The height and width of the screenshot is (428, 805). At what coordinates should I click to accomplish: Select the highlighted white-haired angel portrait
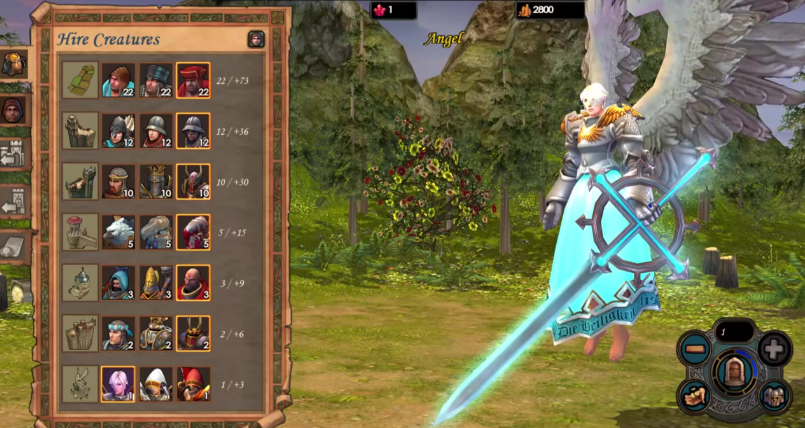118,384
